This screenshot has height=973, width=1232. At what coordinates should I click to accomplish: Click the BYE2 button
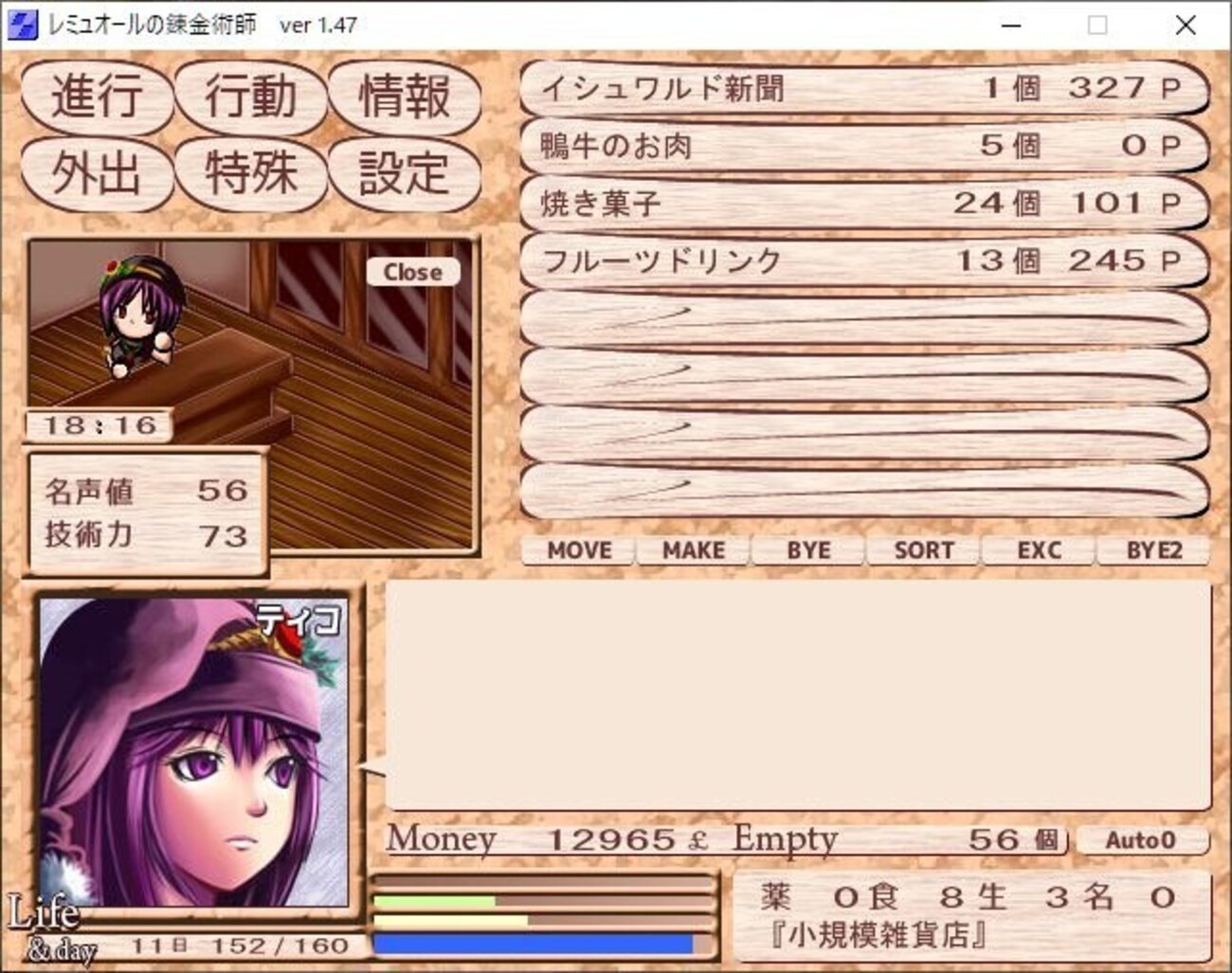(1153, 550)
